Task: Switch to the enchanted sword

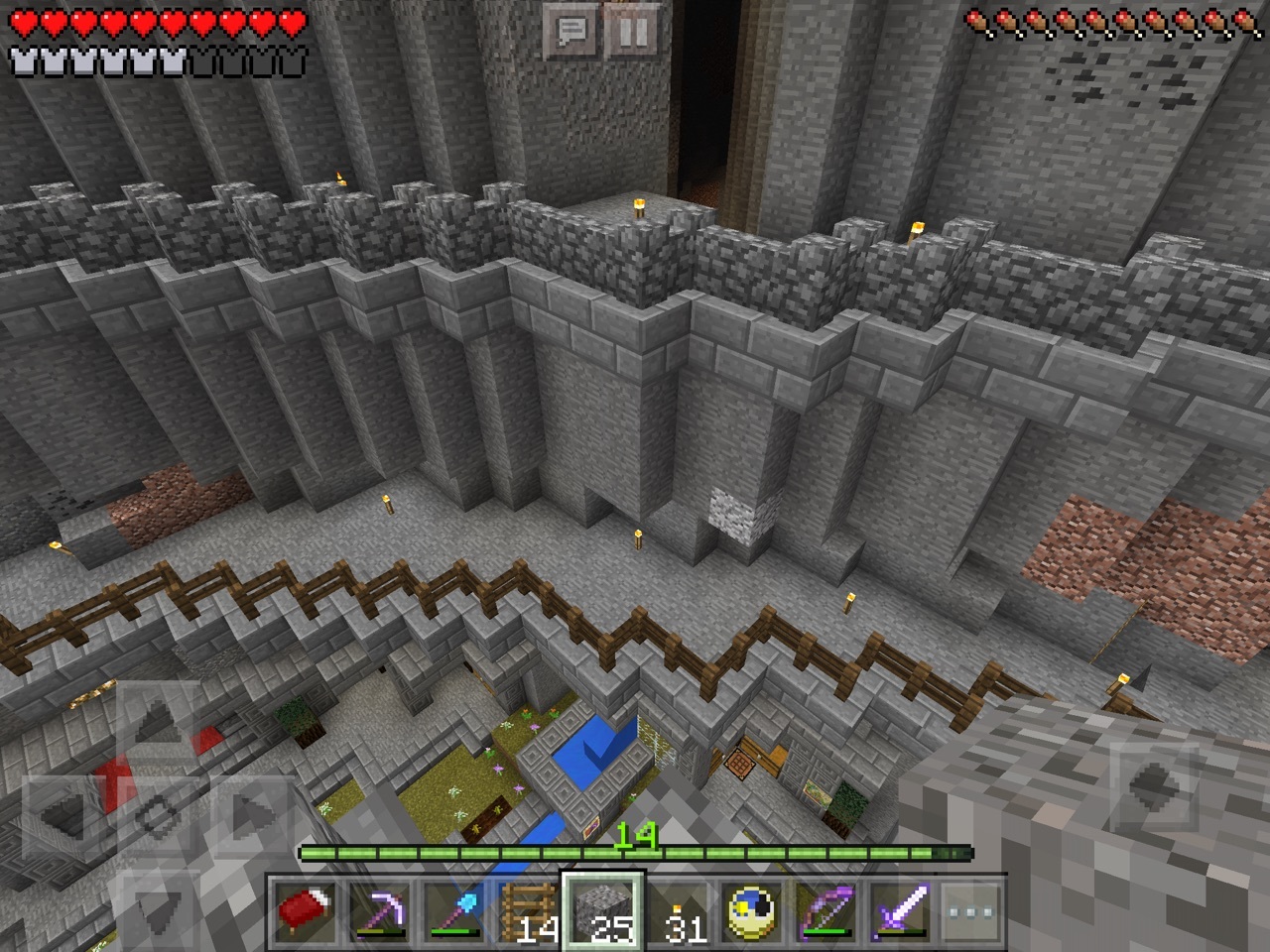Action: pyautogui.click(x=902, y=909)
